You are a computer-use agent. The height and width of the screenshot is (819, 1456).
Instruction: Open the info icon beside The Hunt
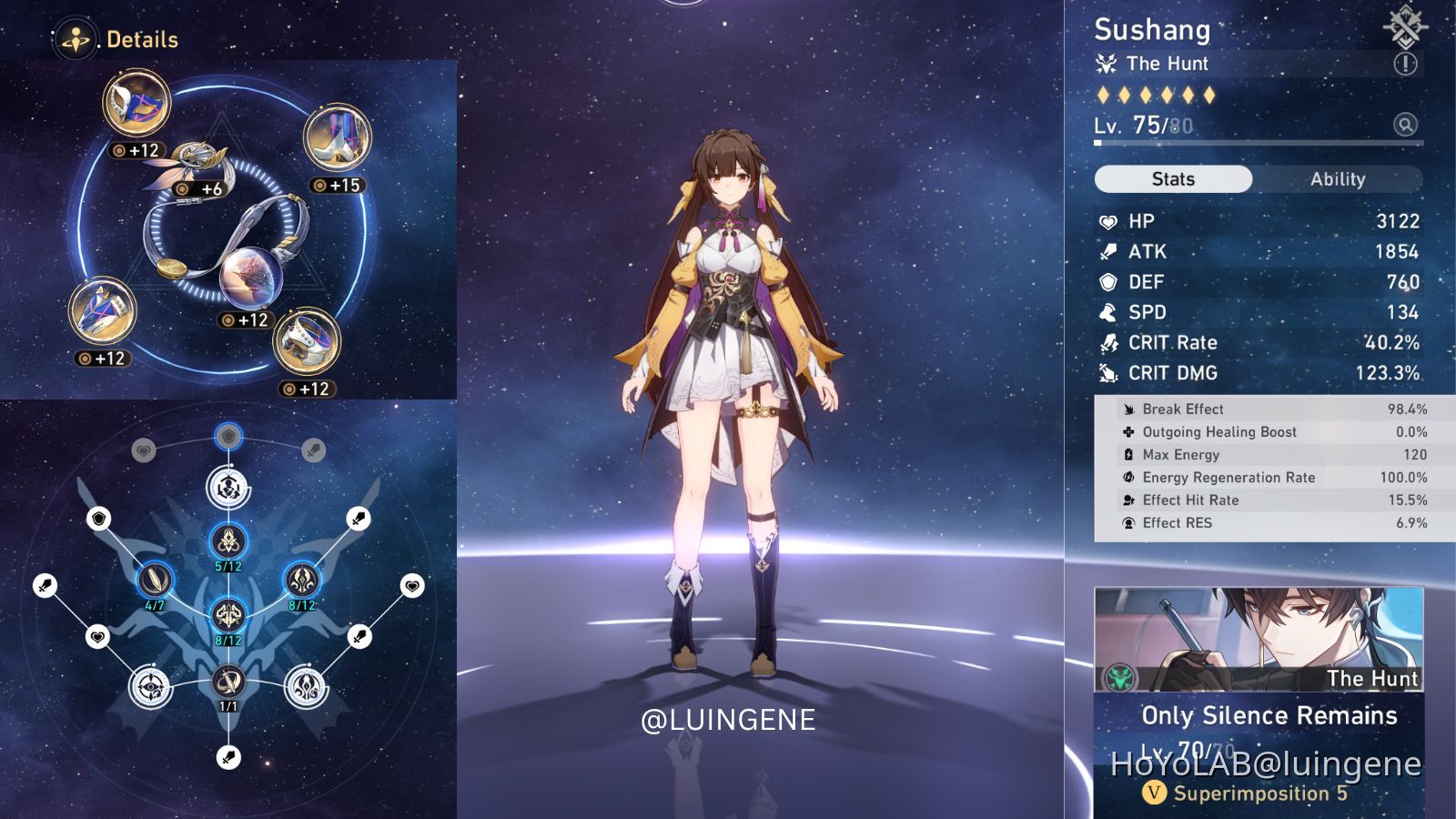click(x=1405, y=64)
